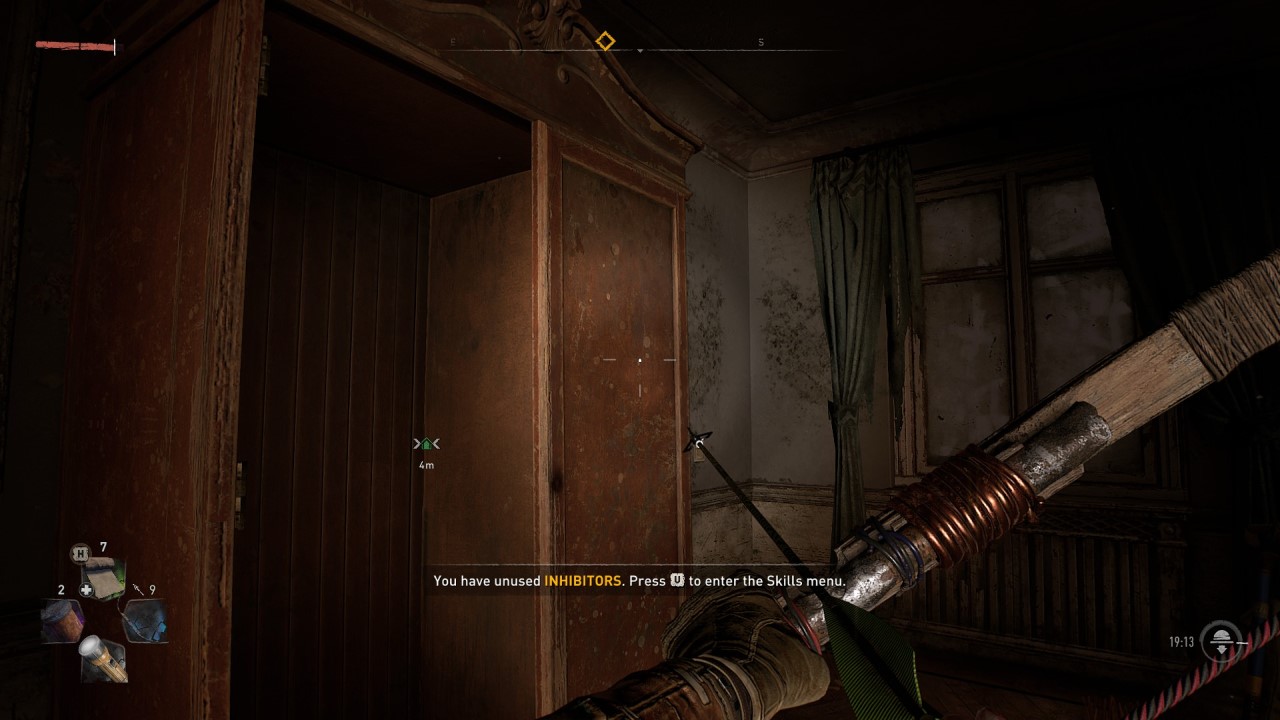Select the explosive item showing count 2
The width and height of the screenshot is (1280, 720).
[x=62, y=618]
